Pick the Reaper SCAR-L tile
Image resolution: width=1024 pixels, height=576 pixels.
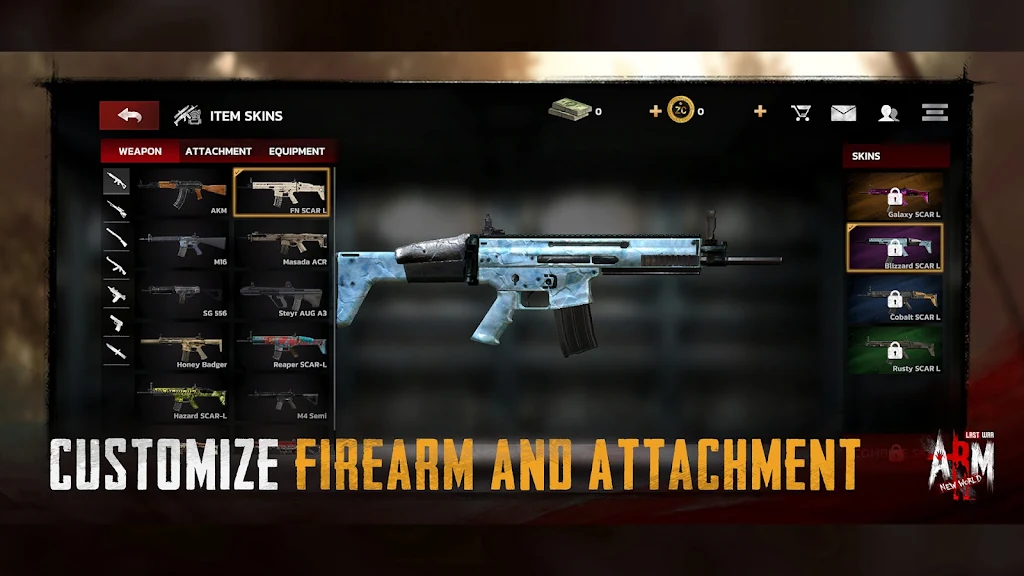click(x=282, y=347)
